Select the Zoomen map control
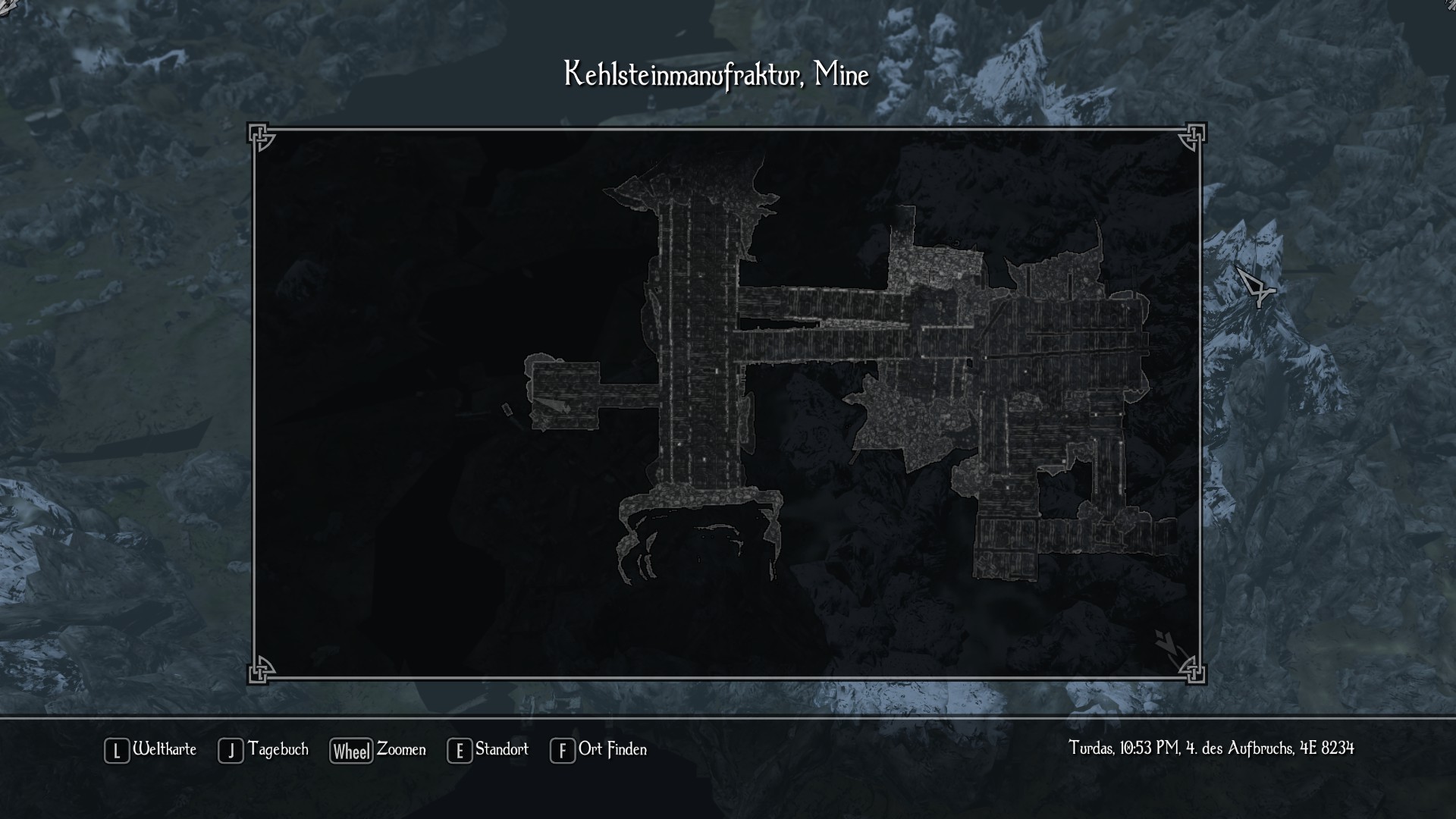Image resolution: width=1456 pixels, height=819 pixels. pos(378,750)
